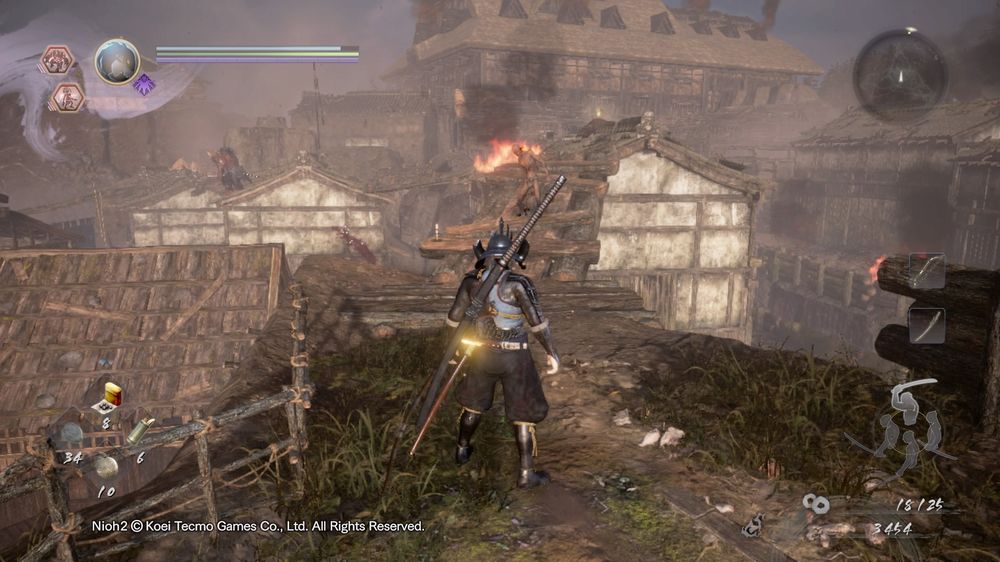This screenshot has width=1000, height=562.
Task: Select the curved blade weapon slot below the bow
Action: (x=926, y=324)
